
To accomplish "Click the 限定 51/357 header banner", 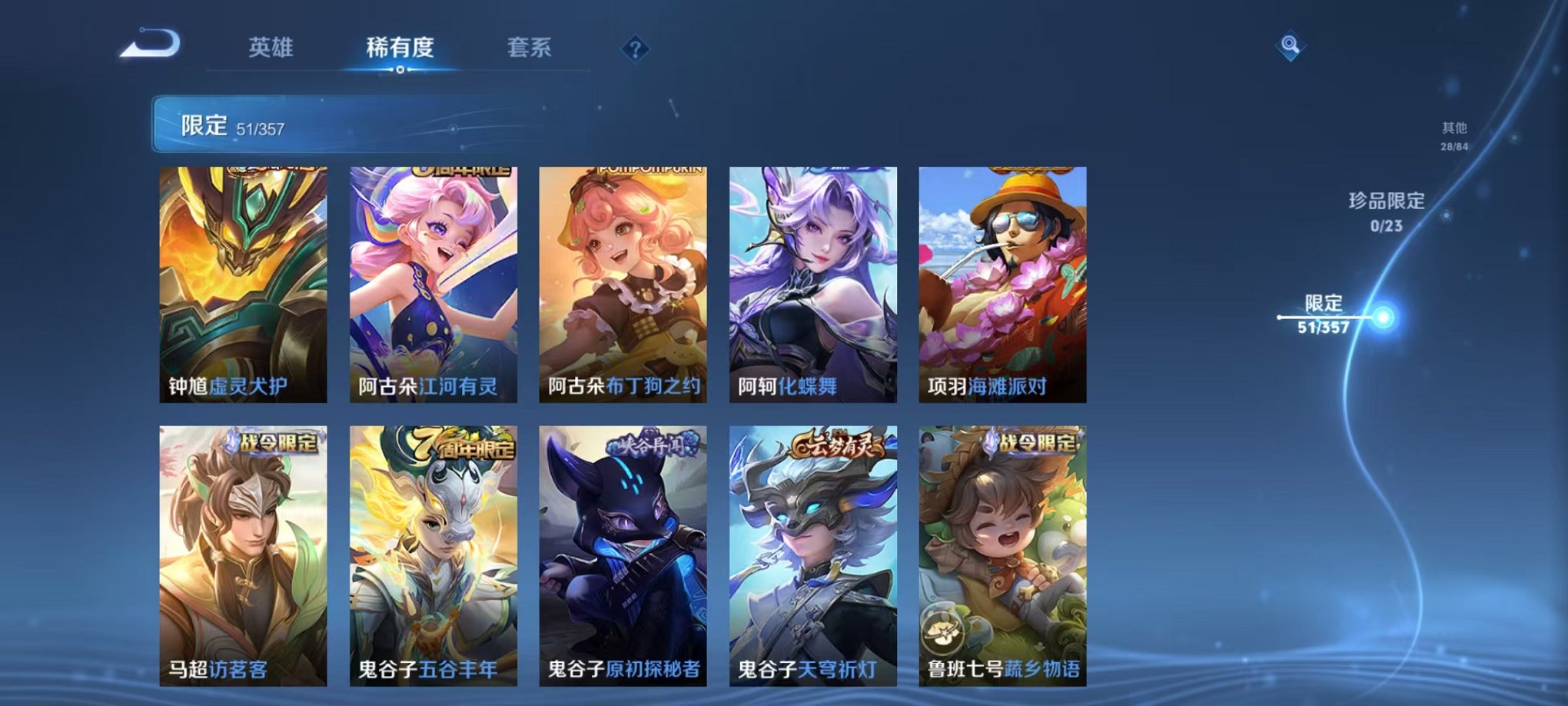I will 231,125.
